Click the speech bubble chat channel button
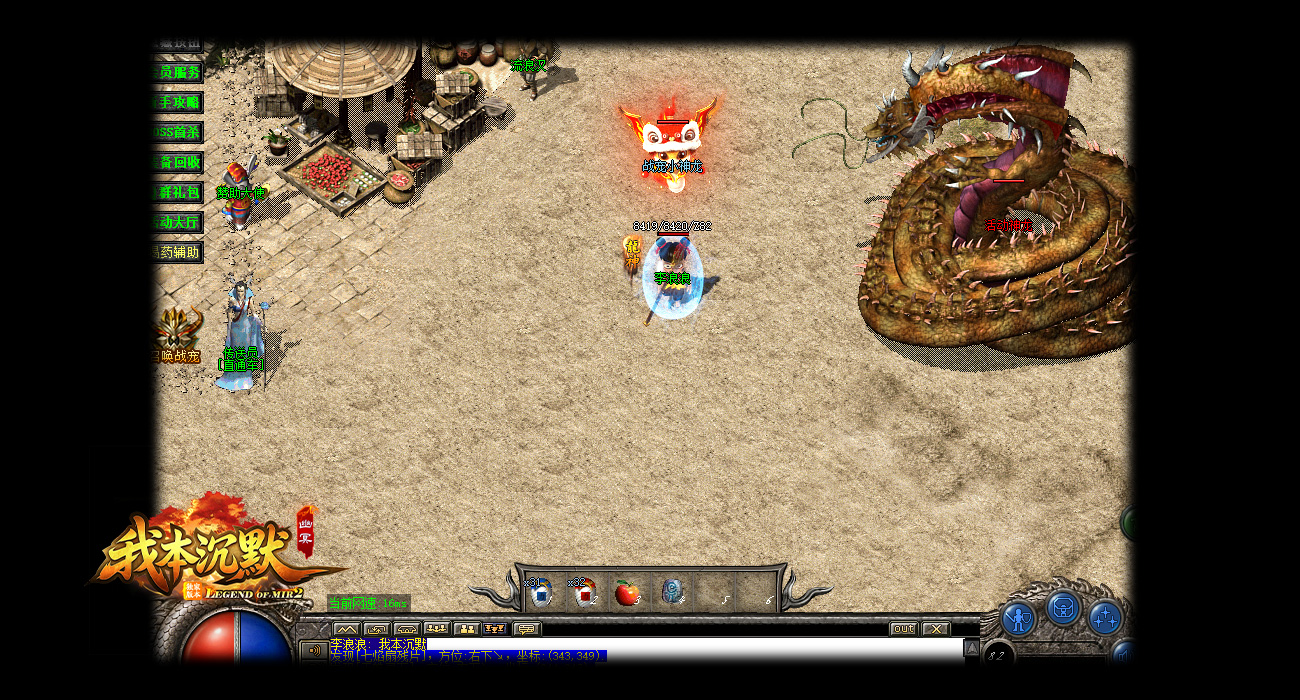Screen dimensions: 1300x700 (x=526, y=629)
